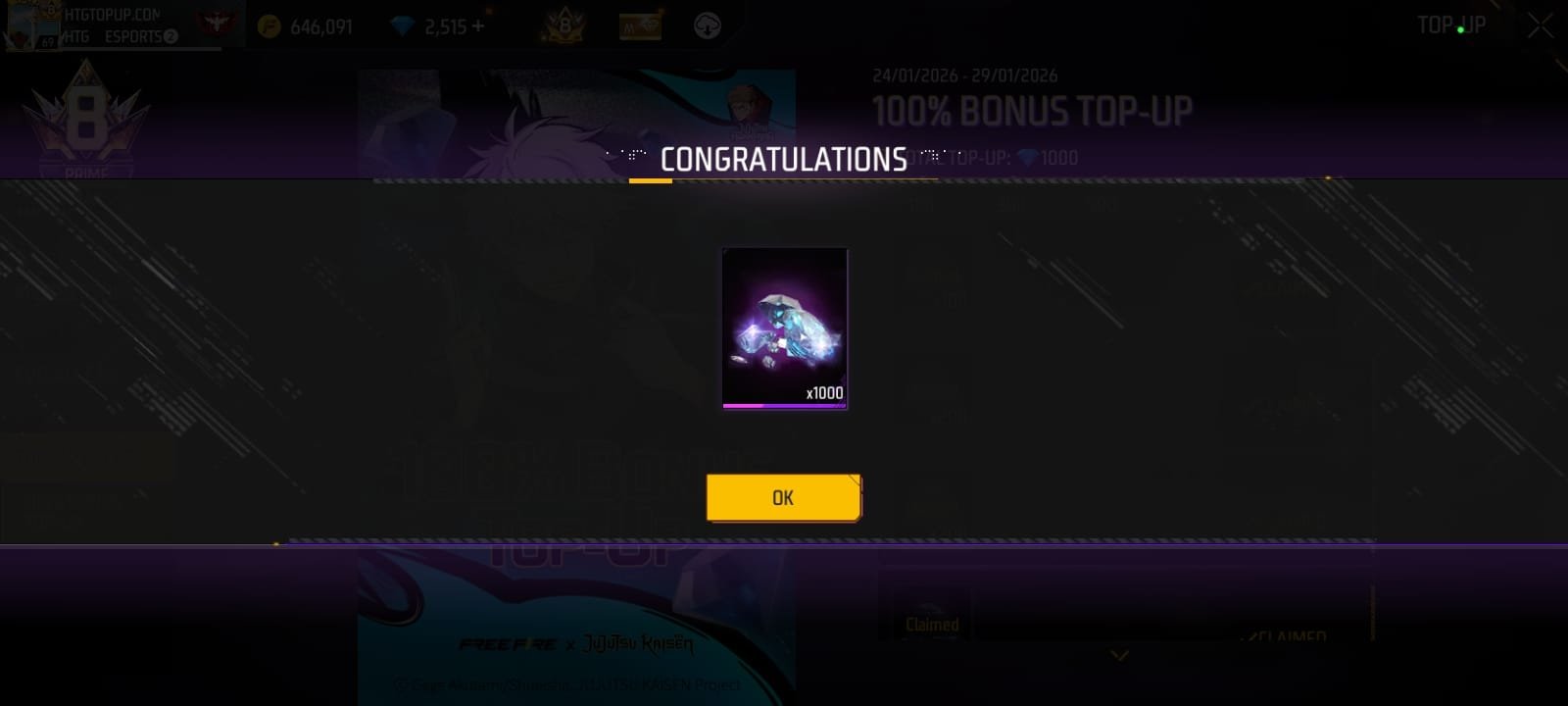The image size is (1568, 706).
Task: Open the membership card icon
Action: [642, 25]
